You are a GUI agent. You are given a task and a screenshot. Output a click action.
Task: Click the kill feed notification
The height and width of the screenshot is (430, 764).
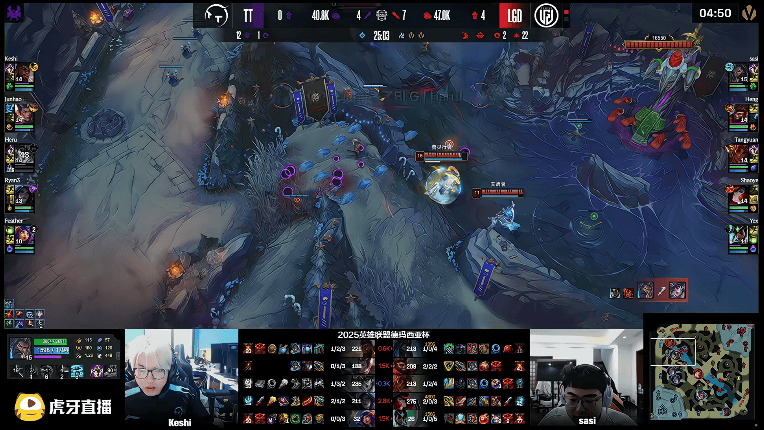click(649, 291)
